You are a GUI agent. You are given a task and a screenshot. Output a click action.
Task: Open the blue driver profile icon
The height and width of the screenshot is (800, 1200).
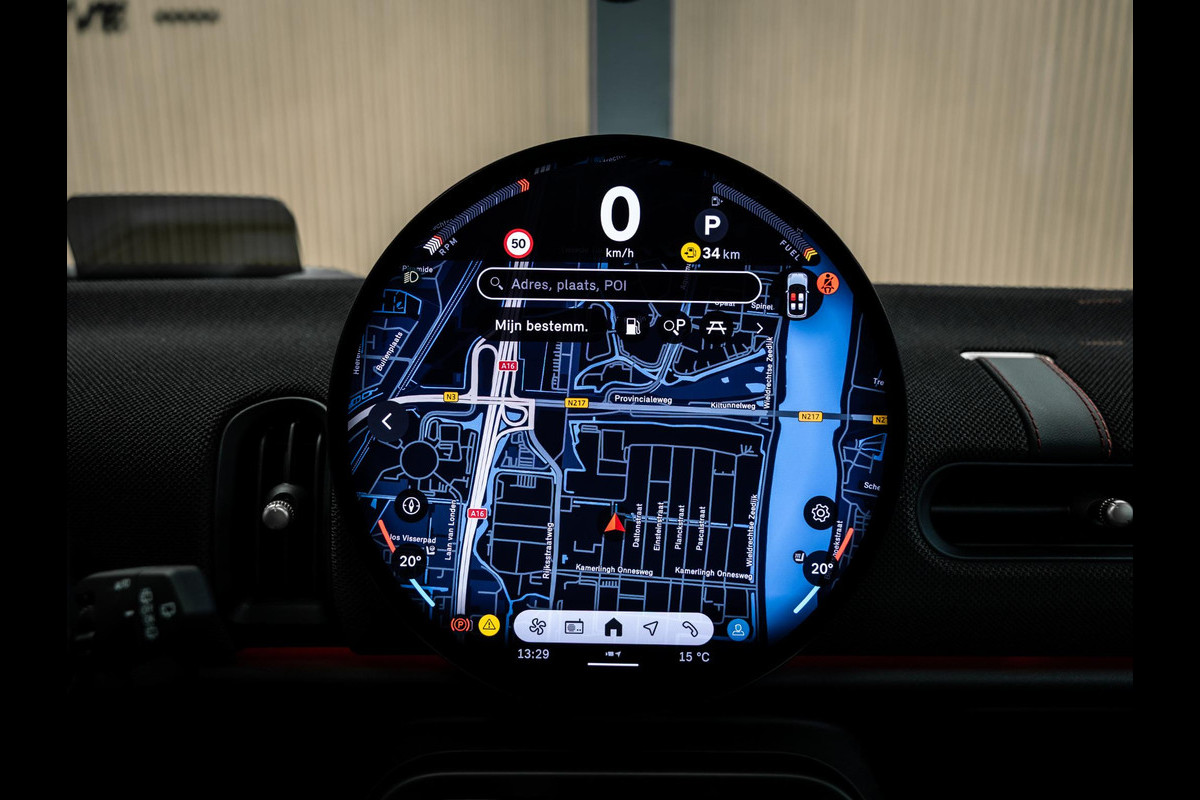point(738,629)
